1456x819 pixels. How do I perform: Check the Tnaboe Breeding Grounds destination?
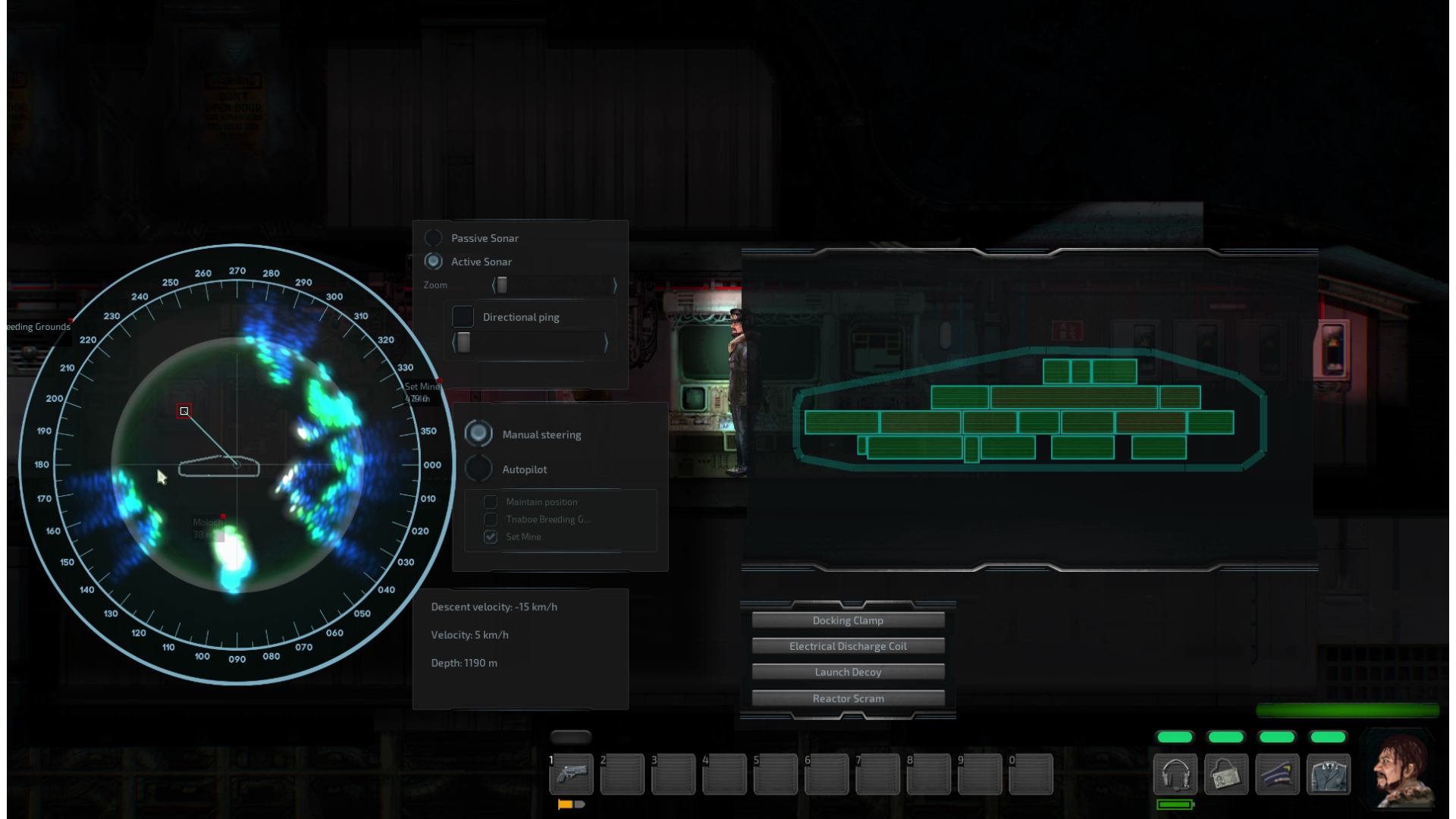[x=491, y=519]
